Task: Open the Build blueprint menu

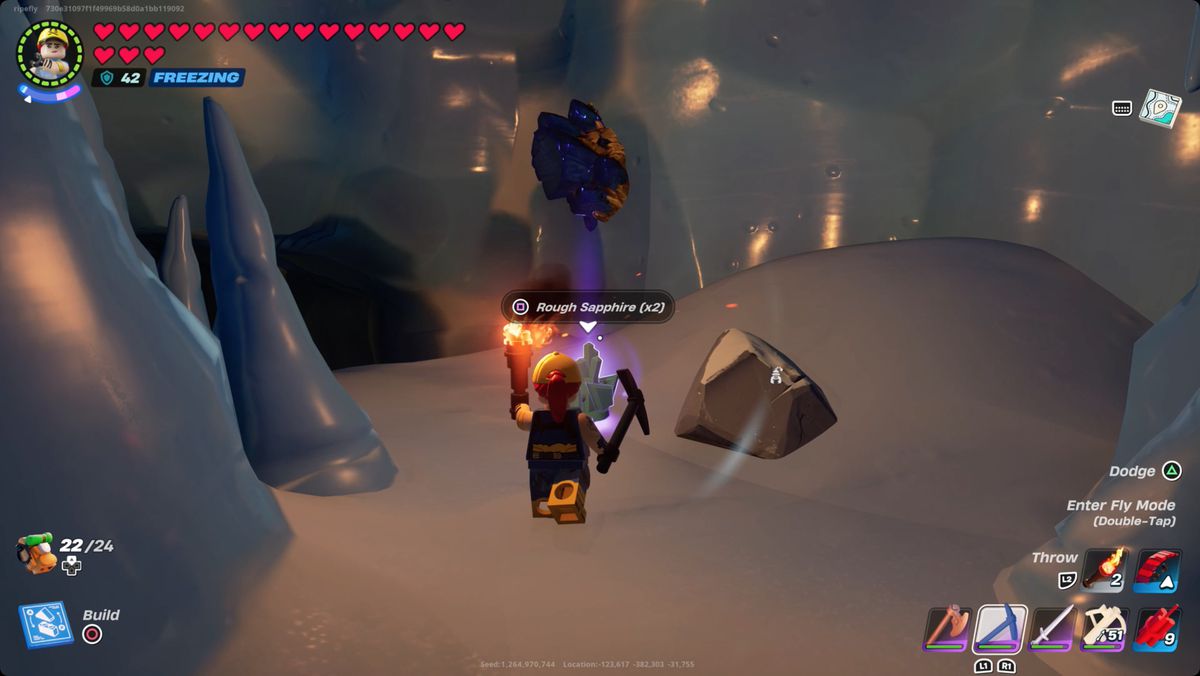Action: point(45,624)
